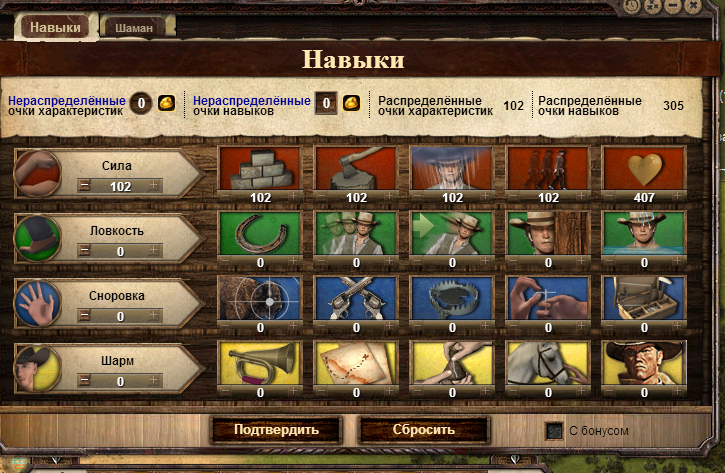Add a point to Шарм

[x=154, y=382]
